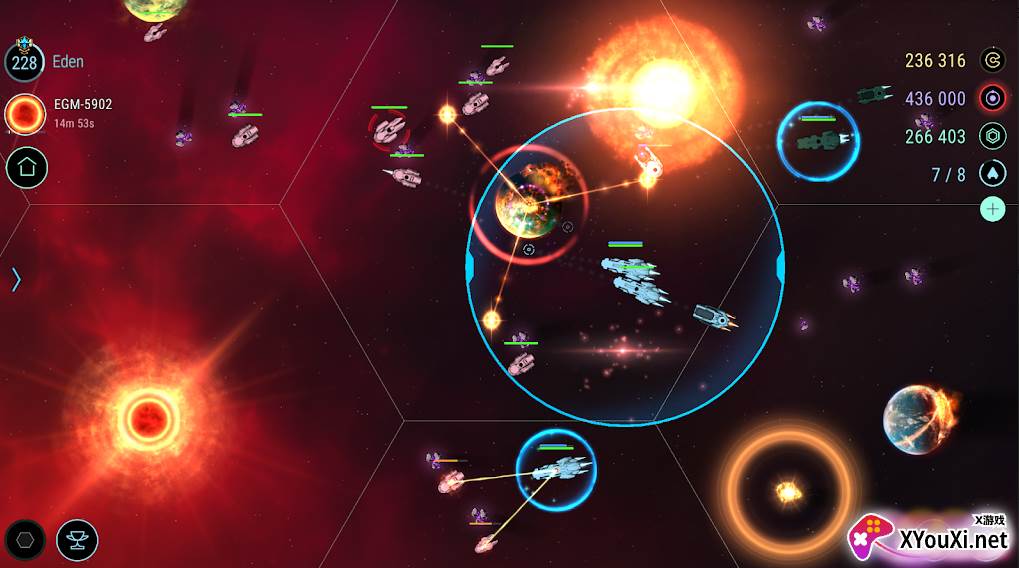Open the hydrogen resource icon
Screen dimensions: 1019x568
tap(992, 98)
